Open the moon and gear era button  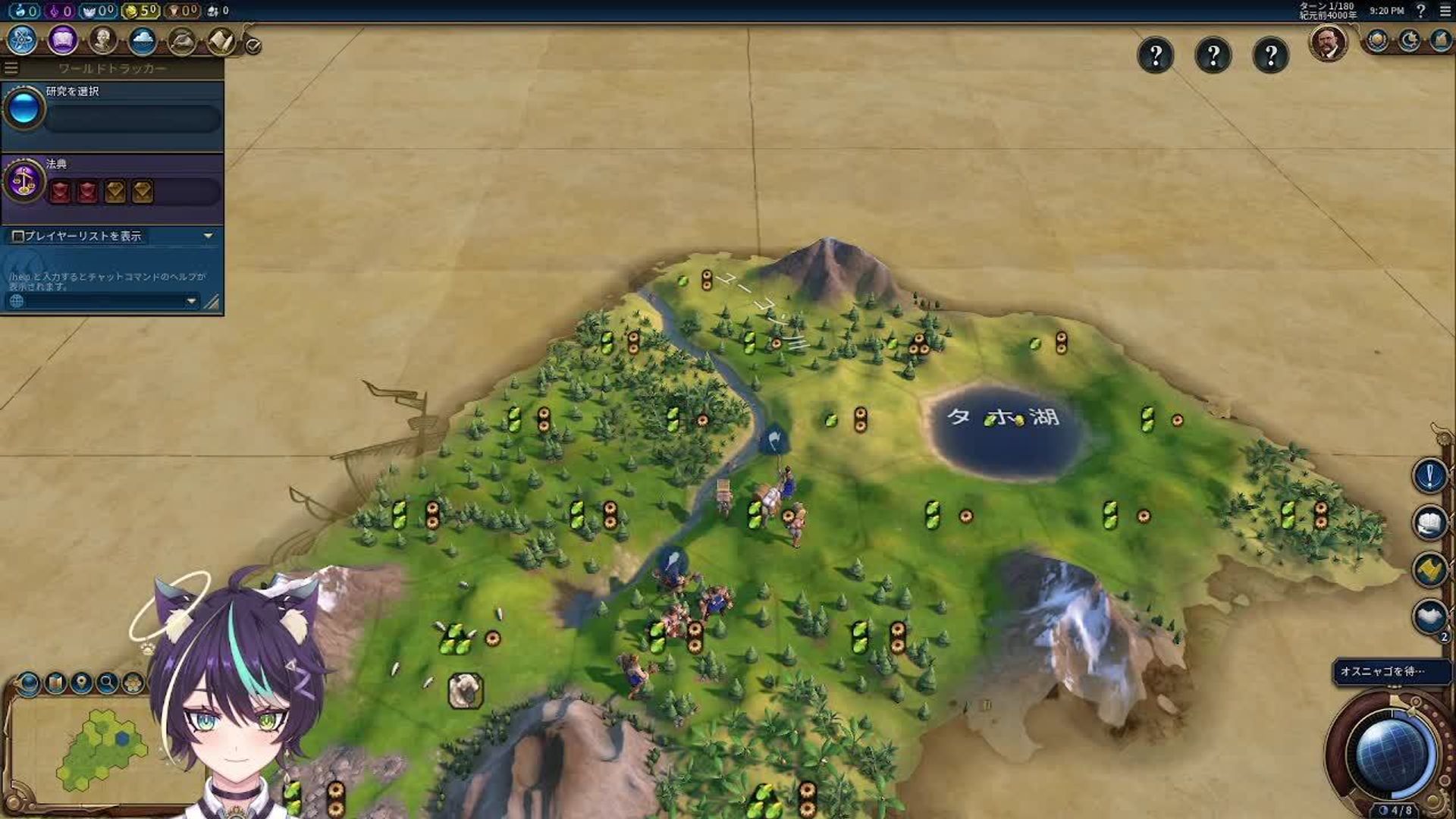pos(1409,40)
